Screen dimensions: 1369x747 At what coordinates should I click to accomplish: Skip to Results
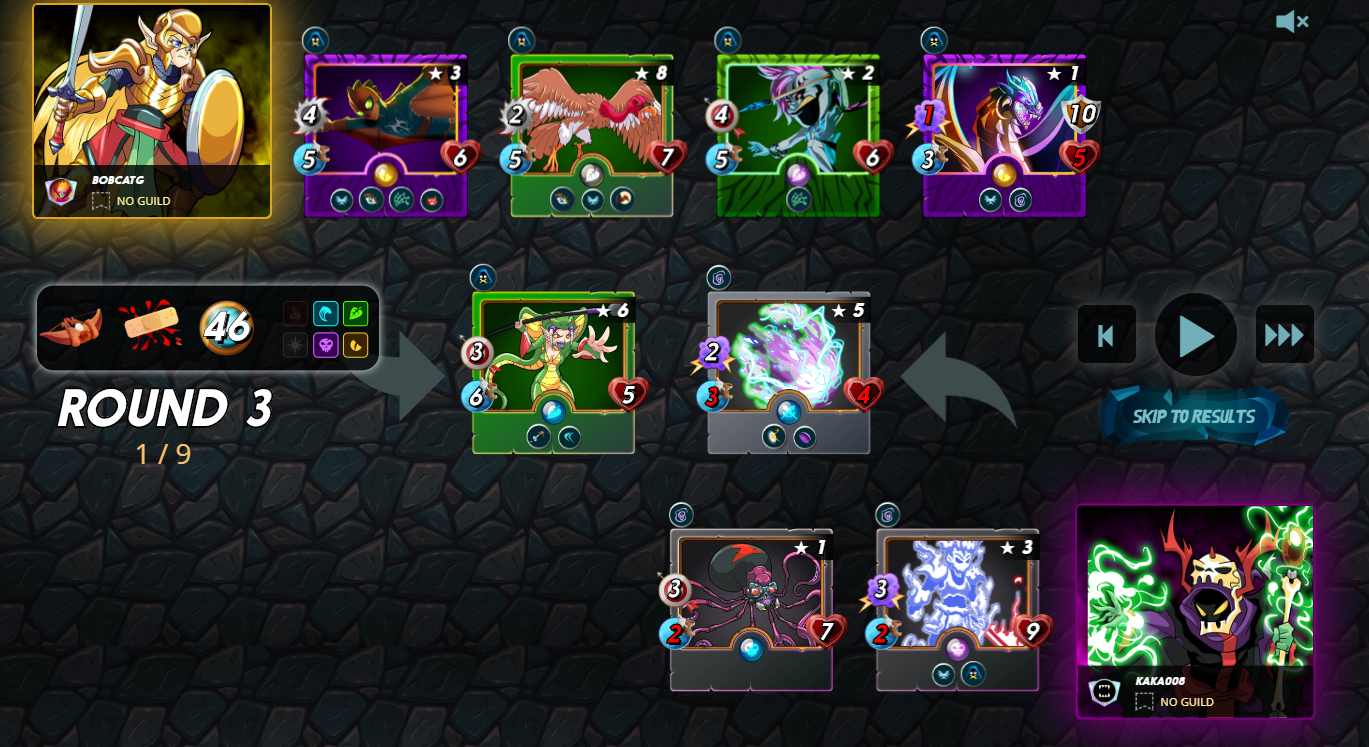click(1193, 416)
